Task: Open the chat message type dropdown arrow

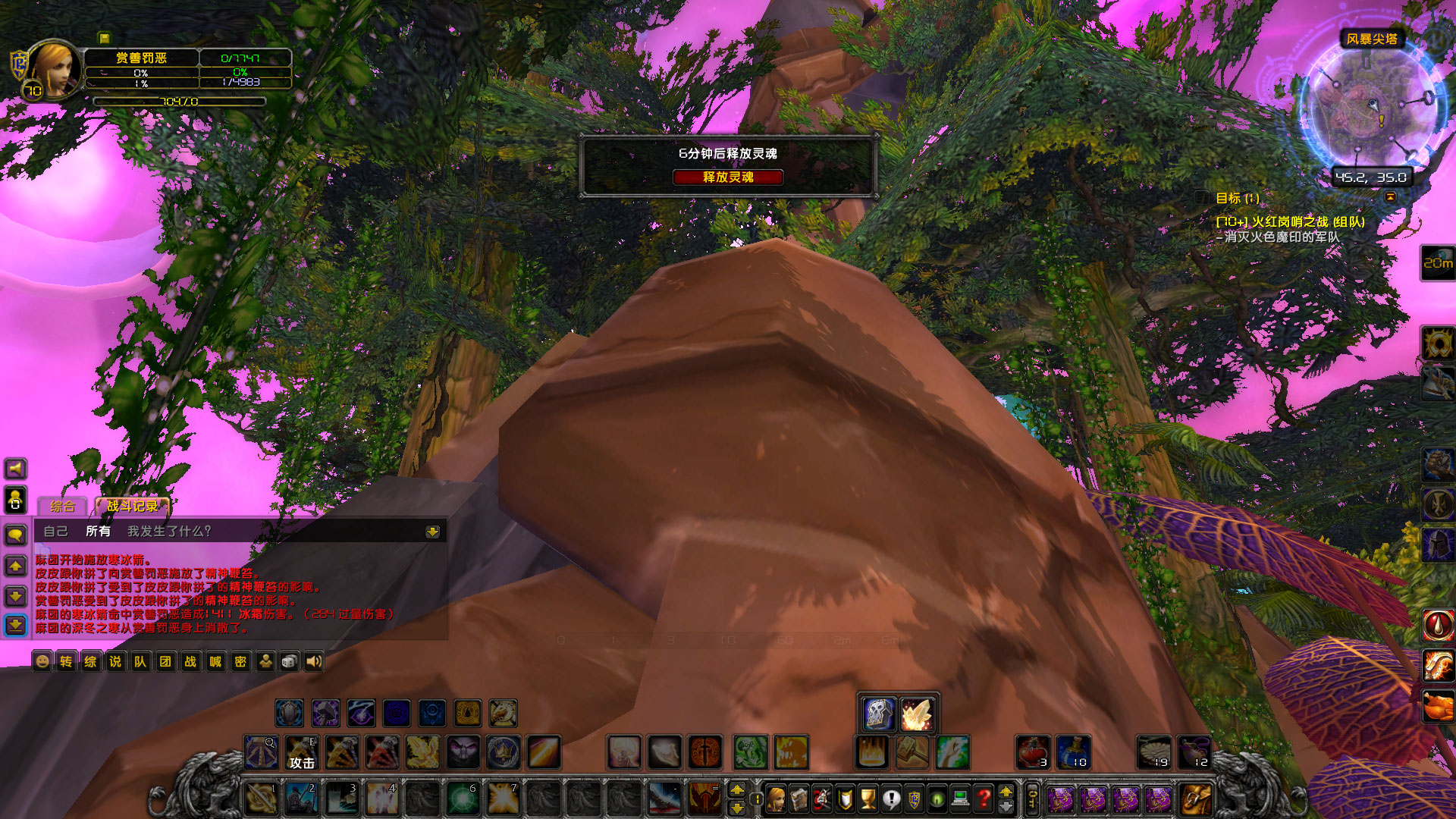Action: click(x=432, y=532)
